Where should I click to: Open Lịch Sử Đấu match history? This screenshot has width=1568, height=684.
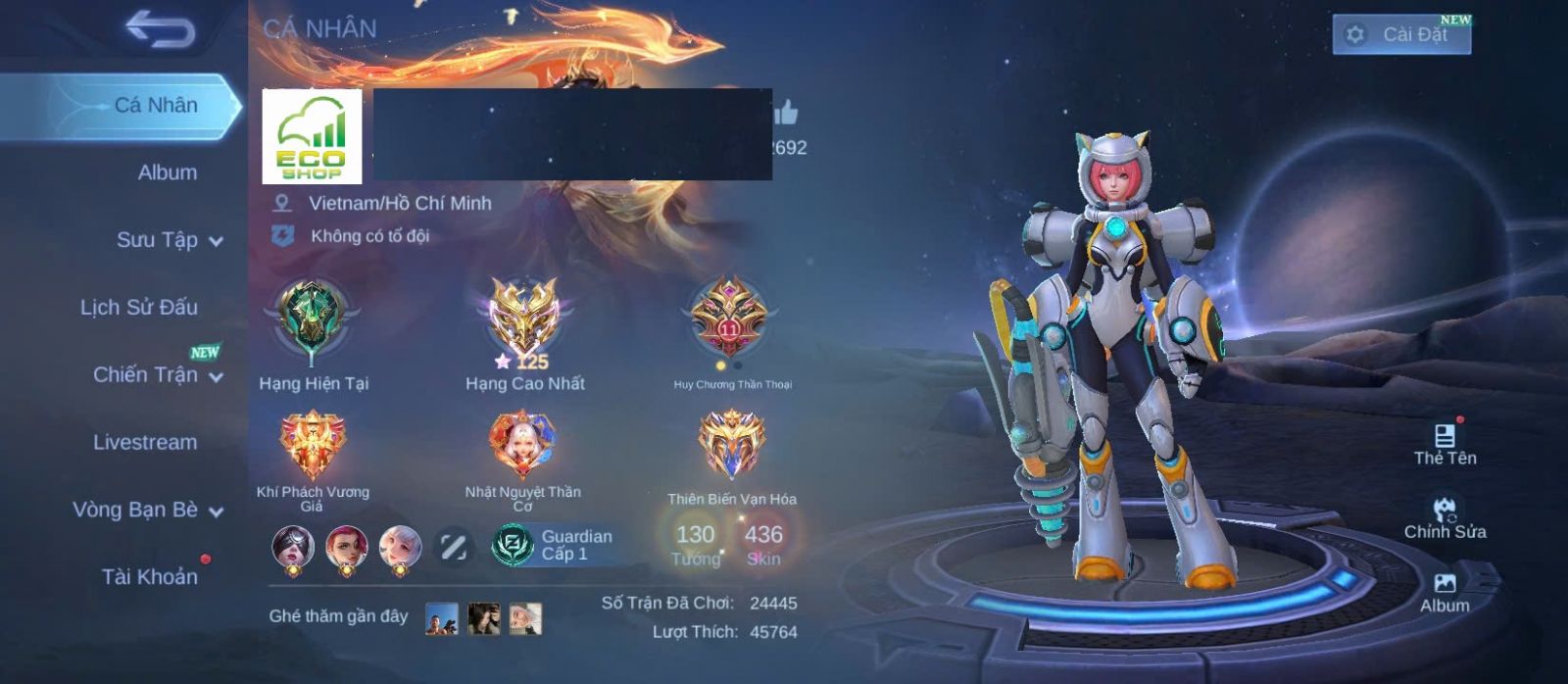pyautogui.click(x=139, y=308)
